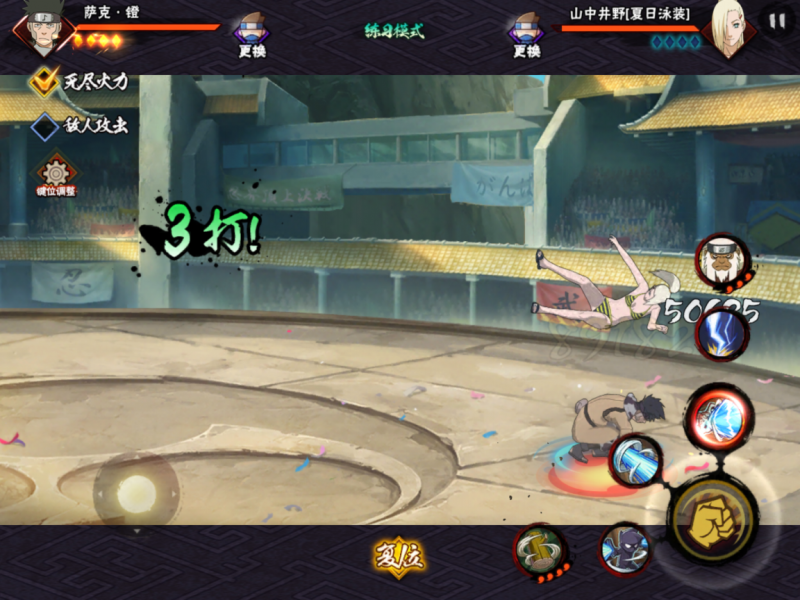Screen dimensions: 800x600
Task: Activate the blue beam skill icon
Action: coord(635,462)
